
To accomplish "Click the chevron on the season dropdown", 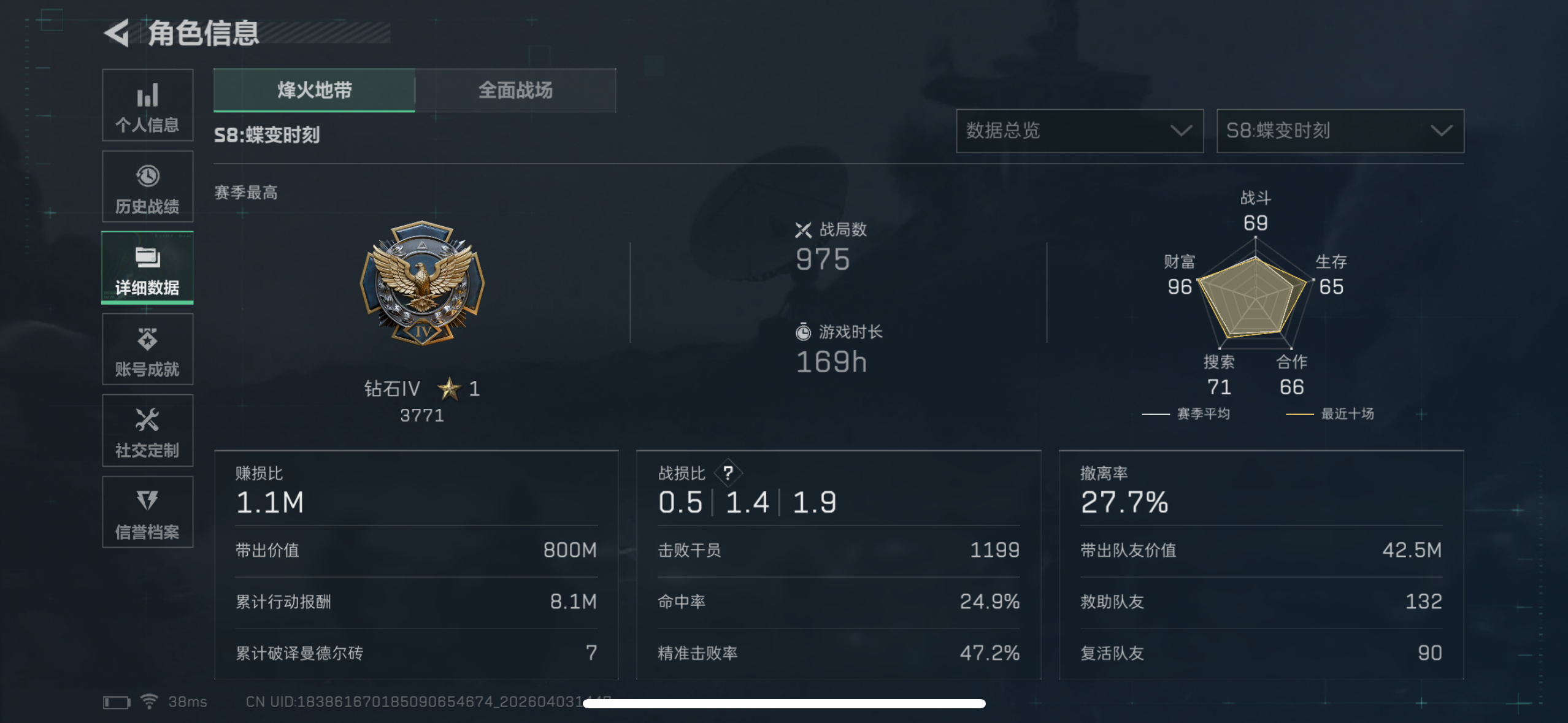I will 1443,131.
